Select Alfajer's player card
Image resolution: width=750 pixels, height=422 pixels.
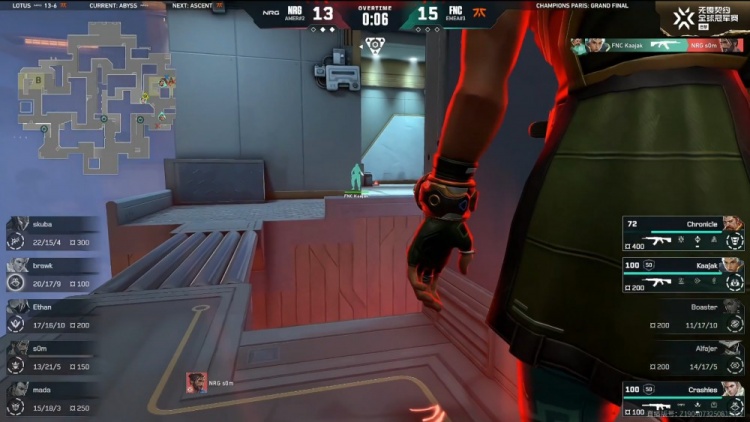690,355
